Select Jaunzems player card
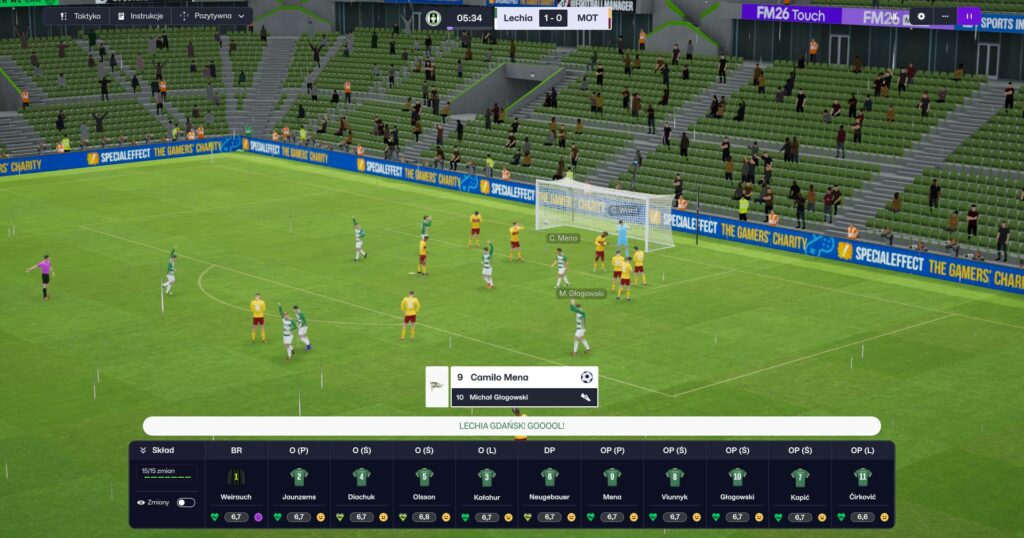1024x538 pixels. pos(298,485)
